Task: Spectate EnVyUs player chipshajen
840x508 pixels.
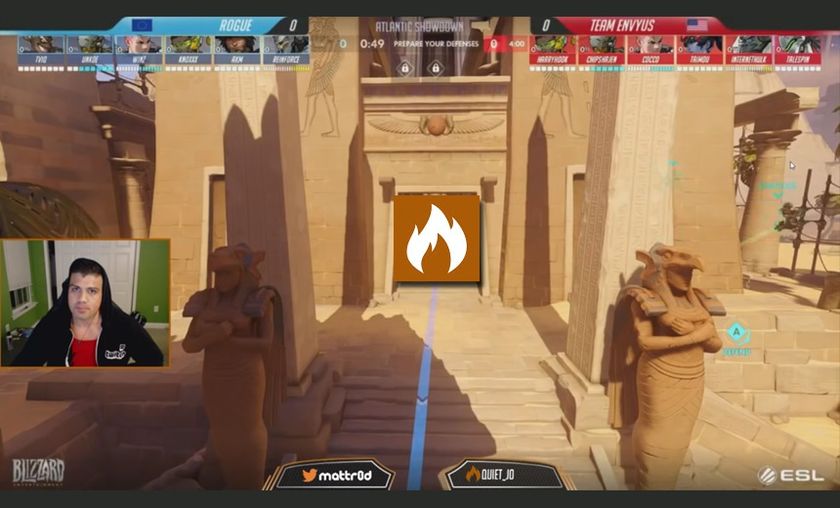Action: pyautogui.click(x=602, y=45)
